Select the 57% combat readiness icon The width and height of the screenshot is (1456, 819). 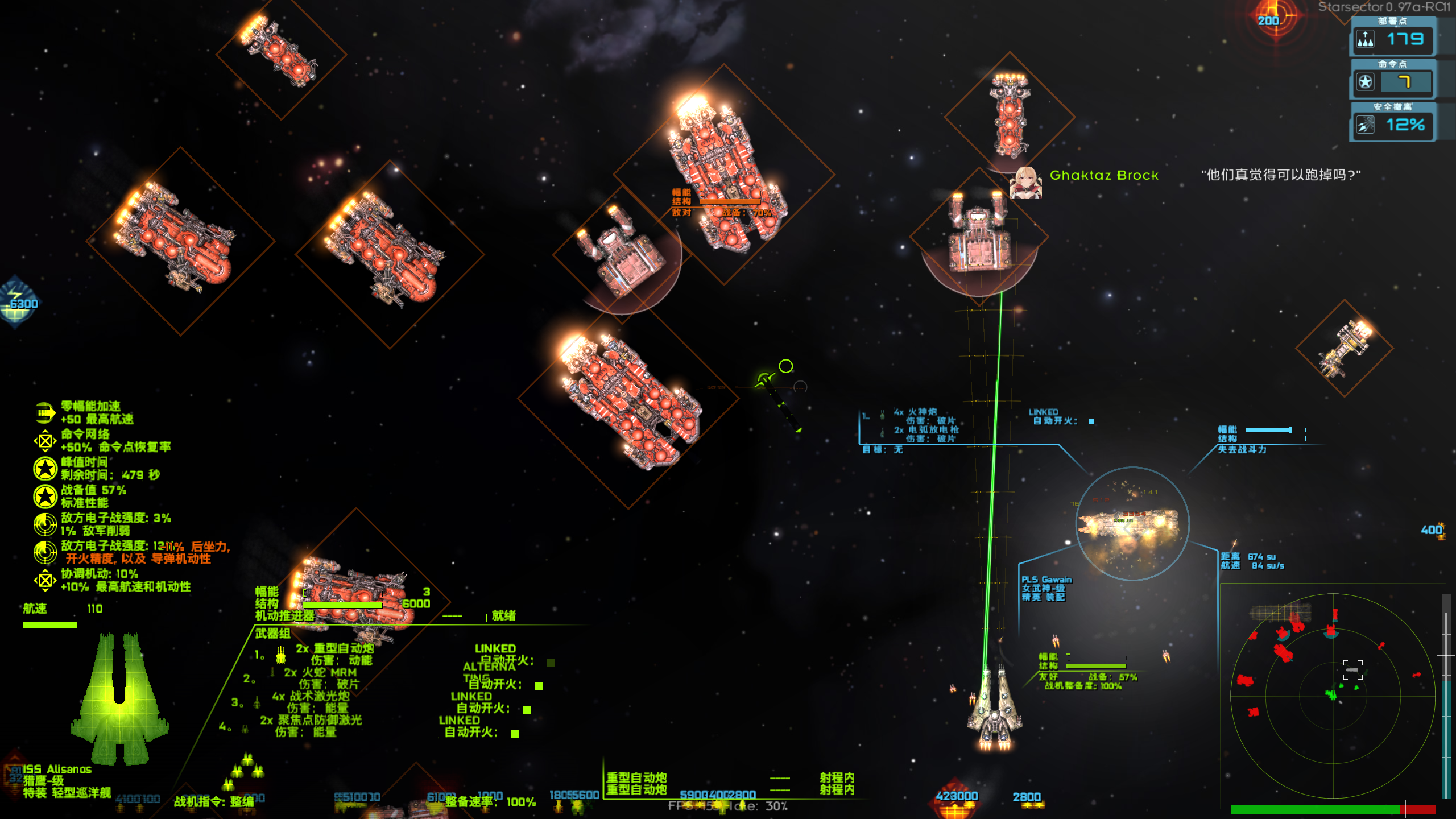pyautogui.click(x=45, y=497)
